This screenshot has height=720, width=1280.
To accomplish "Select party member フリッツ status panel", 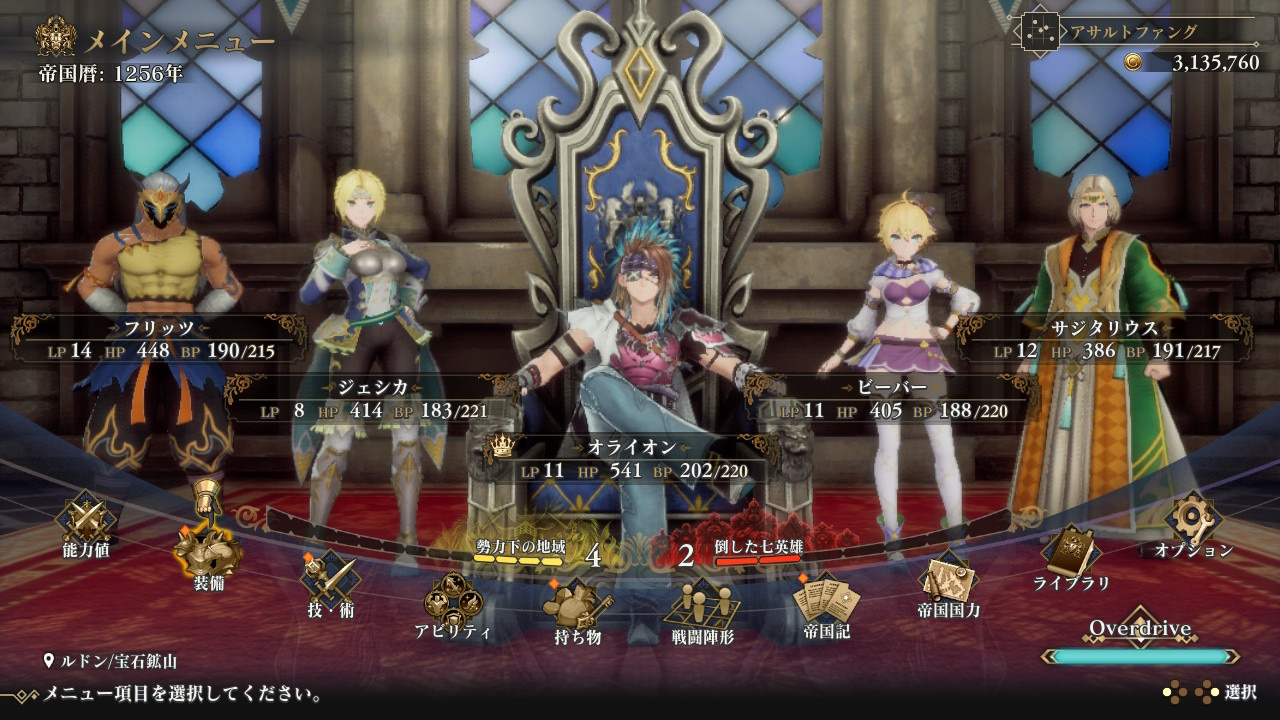I will coord(160,339).
